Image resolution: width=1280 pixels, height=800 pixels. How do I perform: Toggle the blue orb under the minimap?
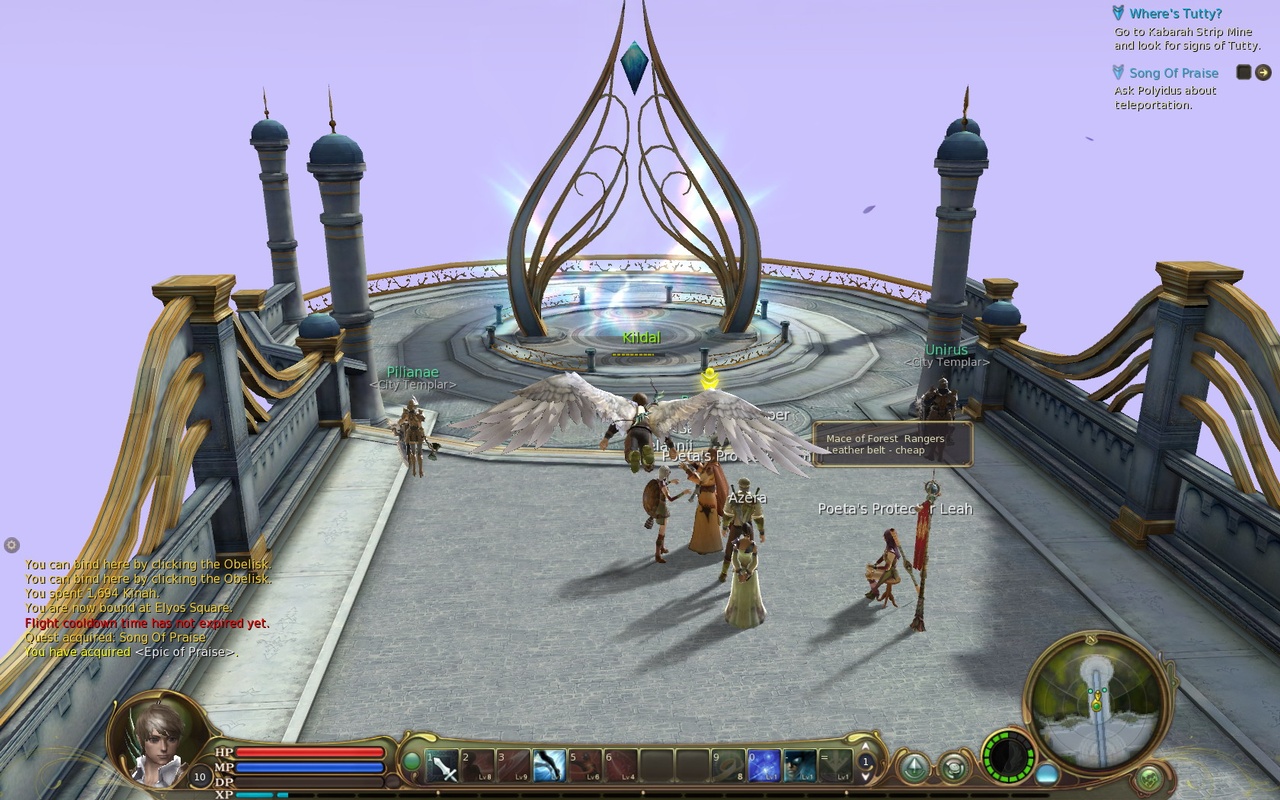pos(1046,773)
